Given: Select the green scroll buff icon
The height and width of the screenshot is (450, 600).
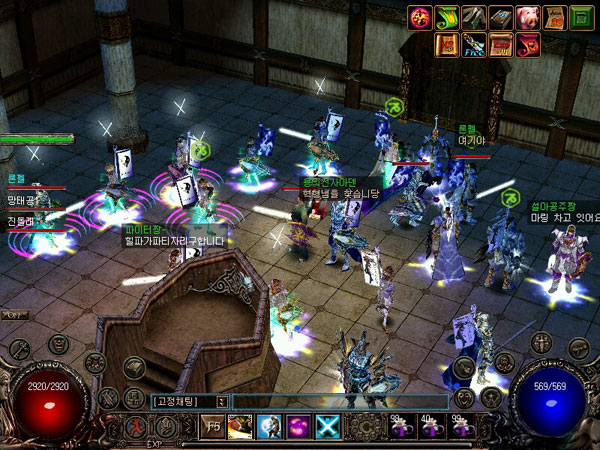Looking at the screenshot, I should (x=445, y=17).
